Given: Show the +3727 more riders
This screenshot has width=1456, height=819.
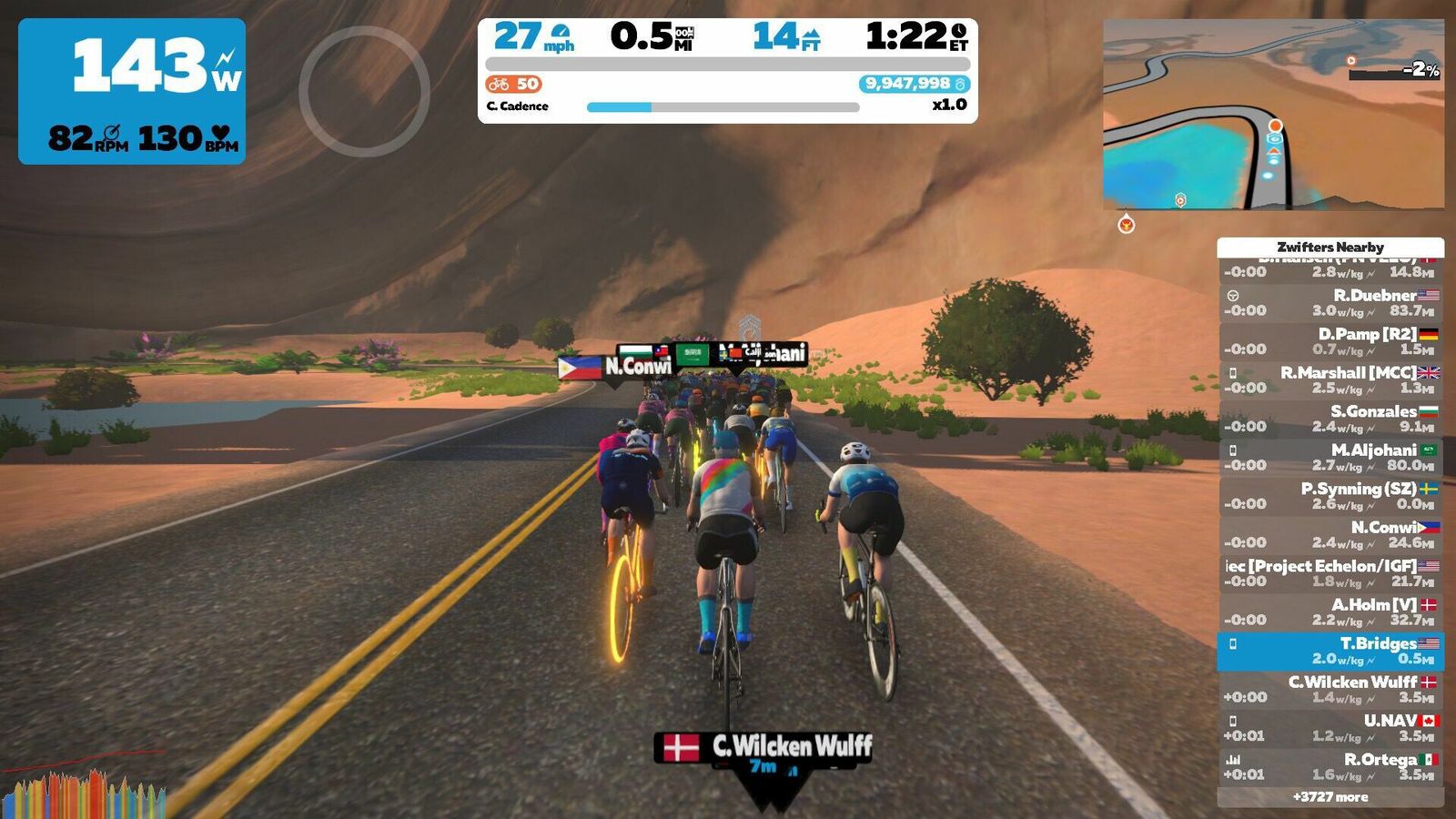Looking at the screenshot, I should pos(1330,797).
